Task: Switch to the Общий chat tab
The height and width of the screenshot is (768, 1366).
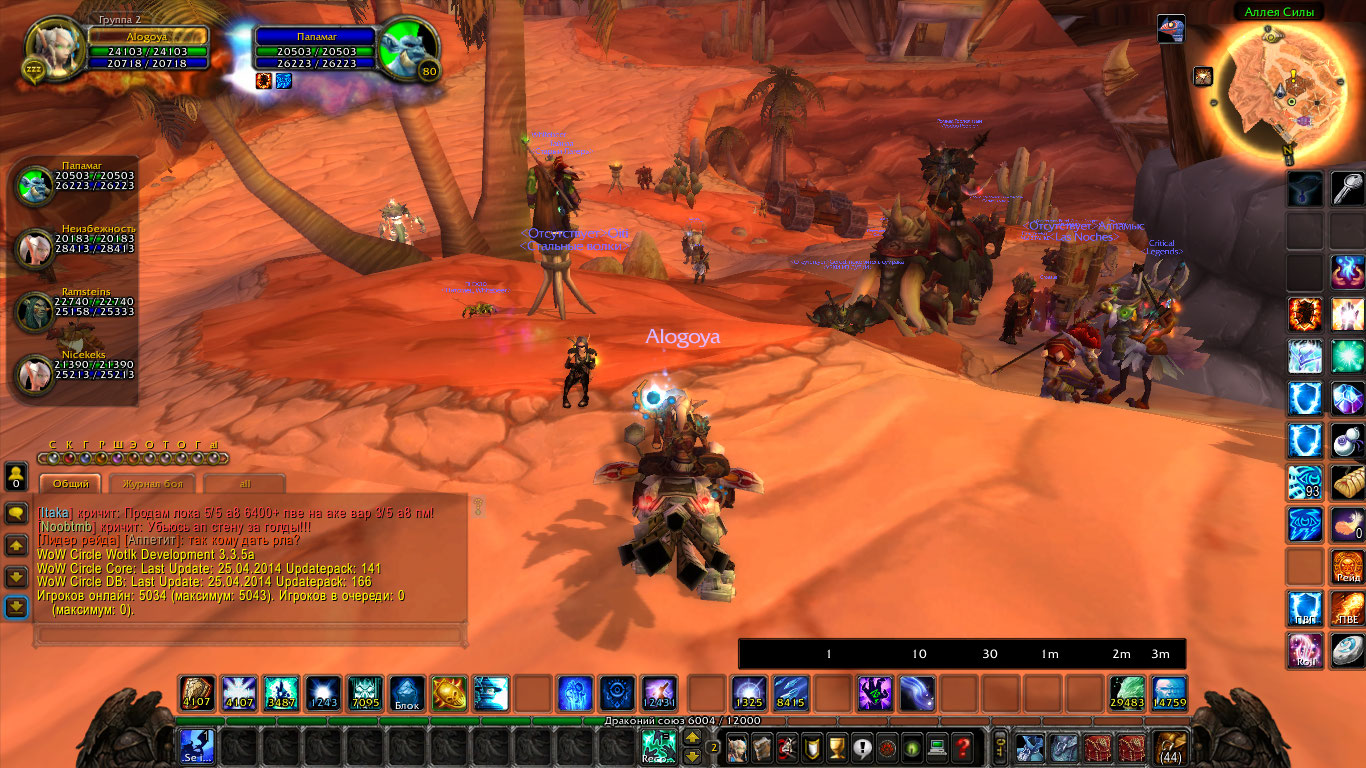Action: click(71, 484)
